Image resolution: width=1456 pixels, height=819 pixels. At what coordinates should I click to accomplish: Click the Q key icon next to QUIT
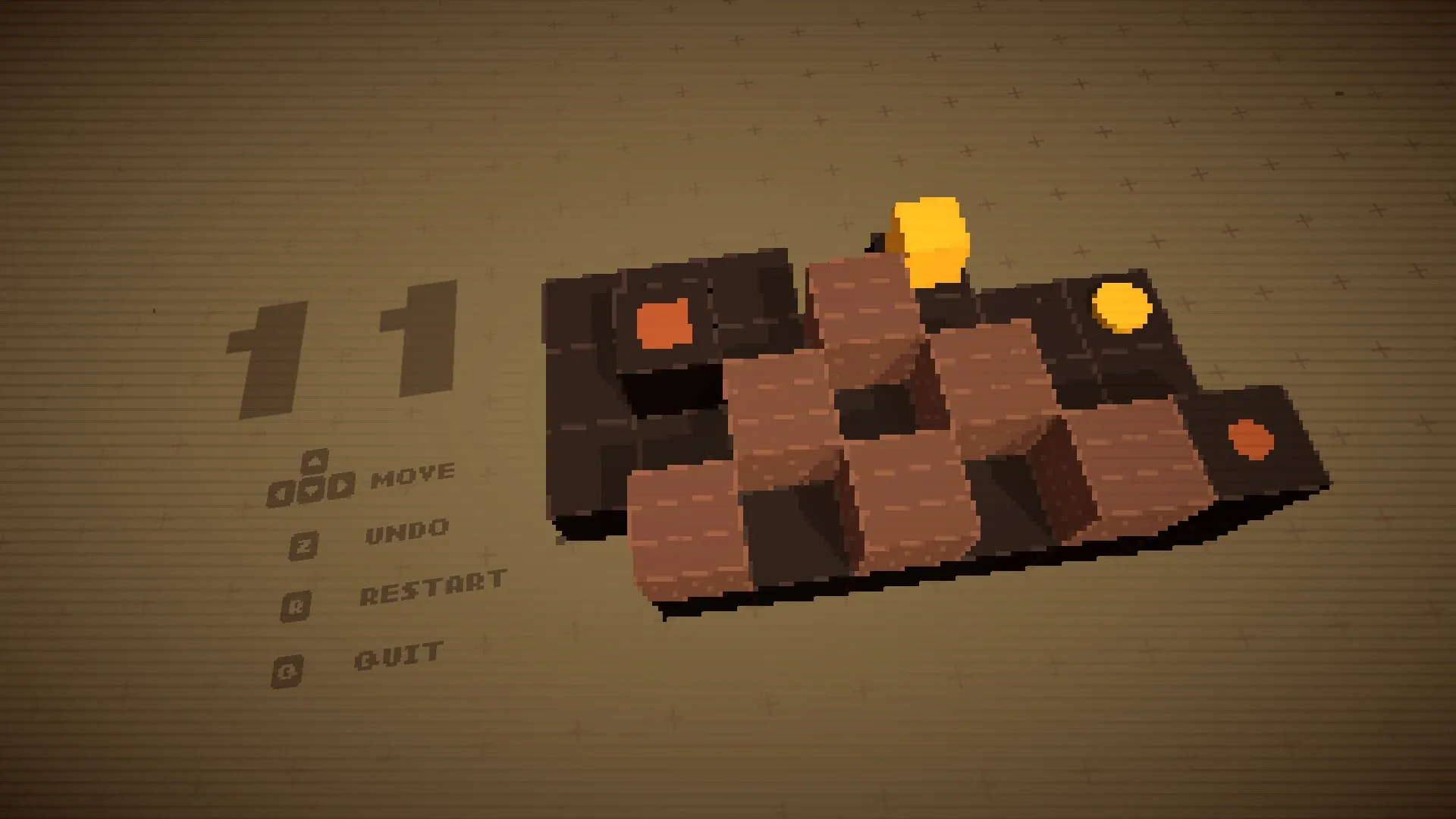(287, 670)
